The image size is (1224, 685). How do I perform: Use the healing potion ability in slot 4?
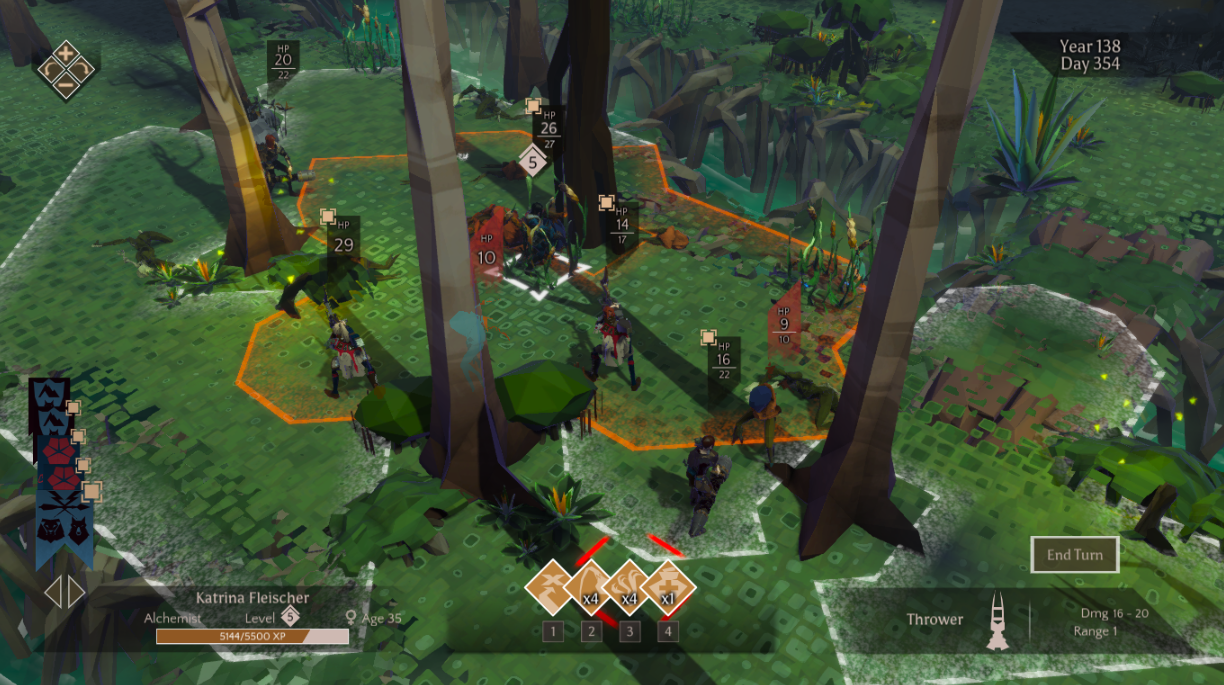click(x=667, y=587)
